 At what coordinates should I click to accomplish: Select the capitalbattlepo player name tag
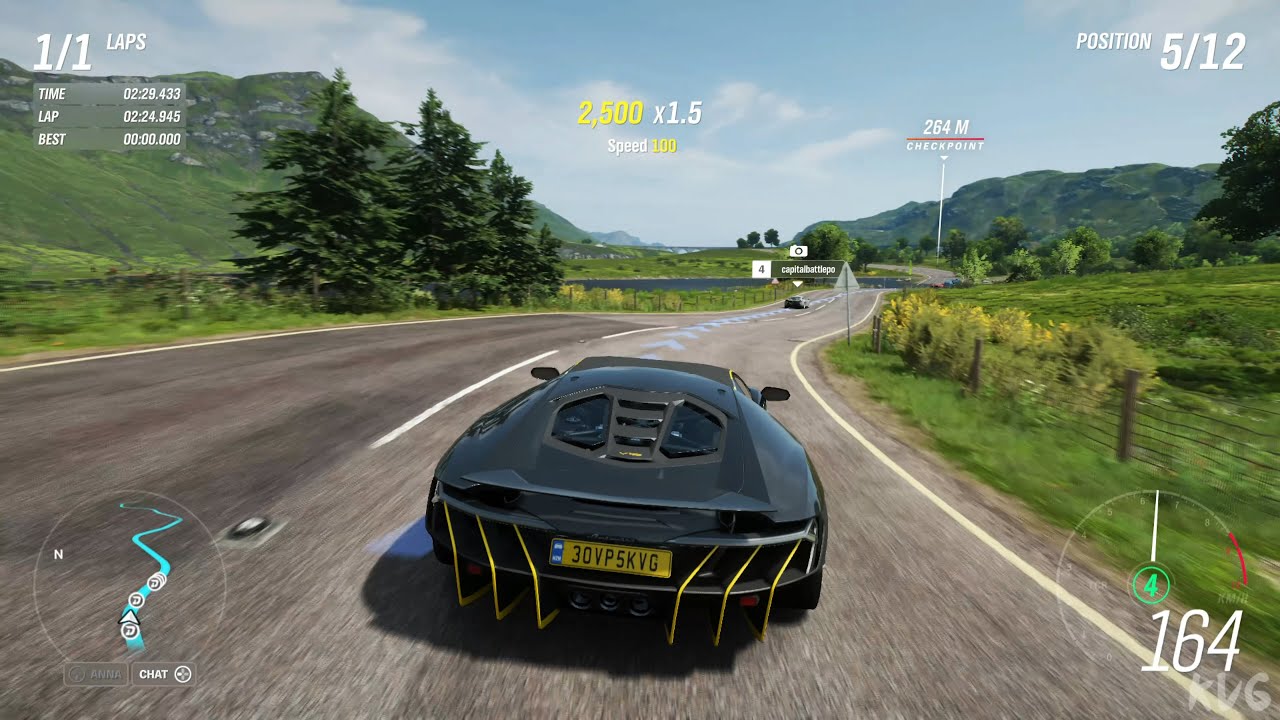[x=803, y=269]
